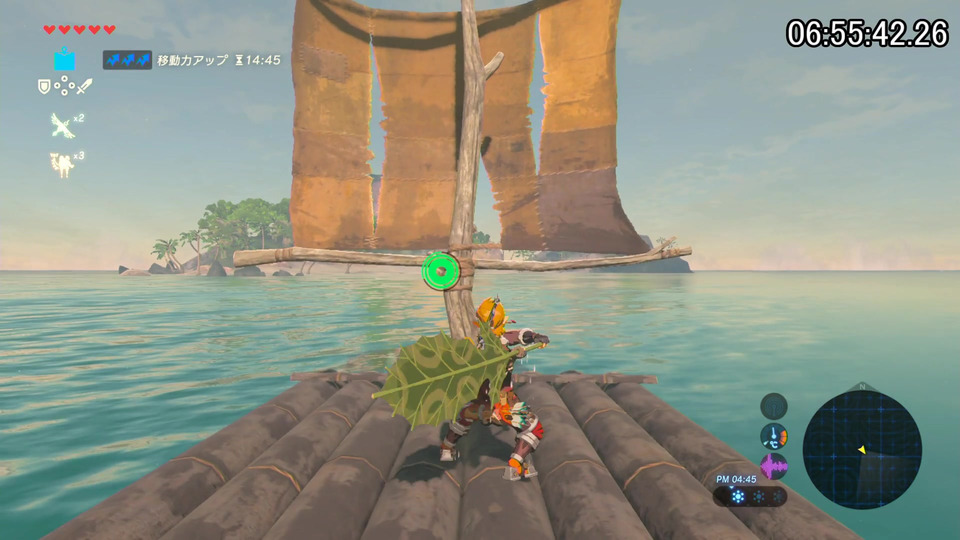The height and width of the screenshot is (540, 960).
Task: Click the minimap's north compass marker
Action: [862, 386]
